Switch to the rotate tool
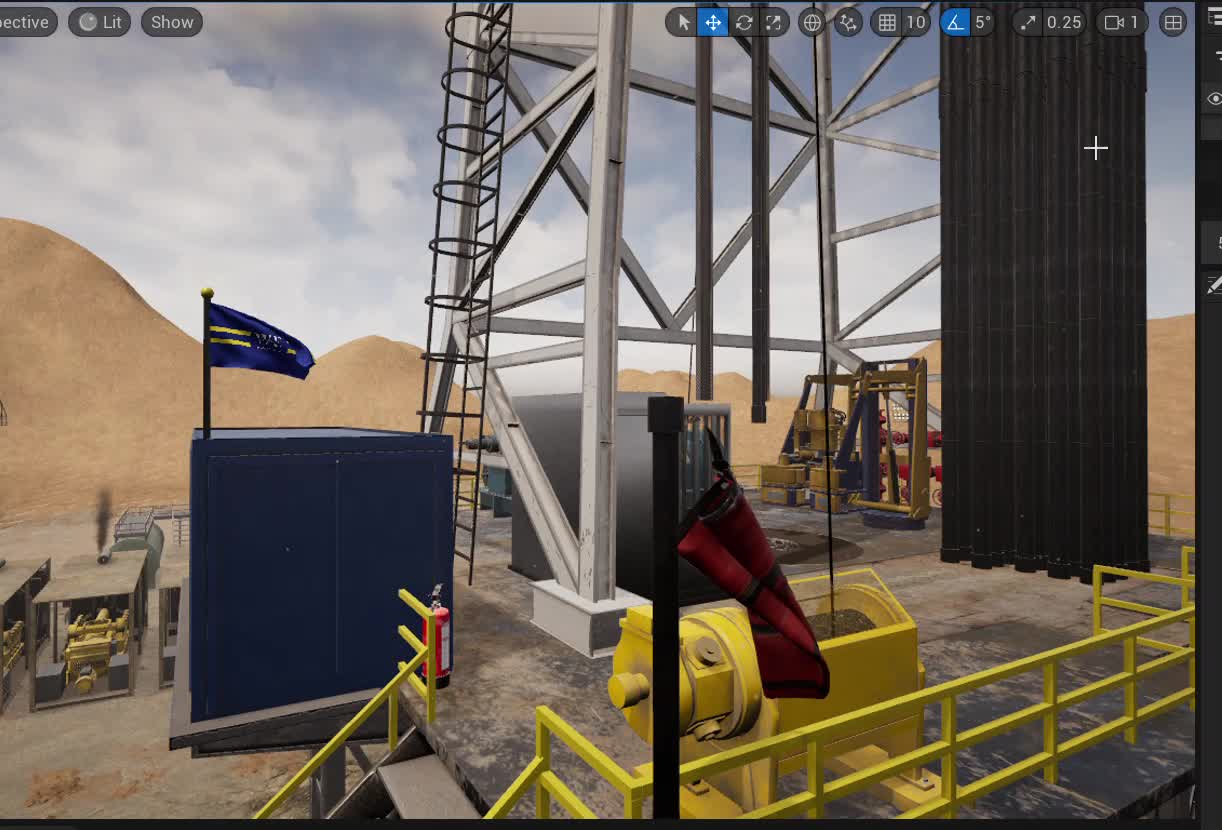The image size is (1222, 830). 743,22
